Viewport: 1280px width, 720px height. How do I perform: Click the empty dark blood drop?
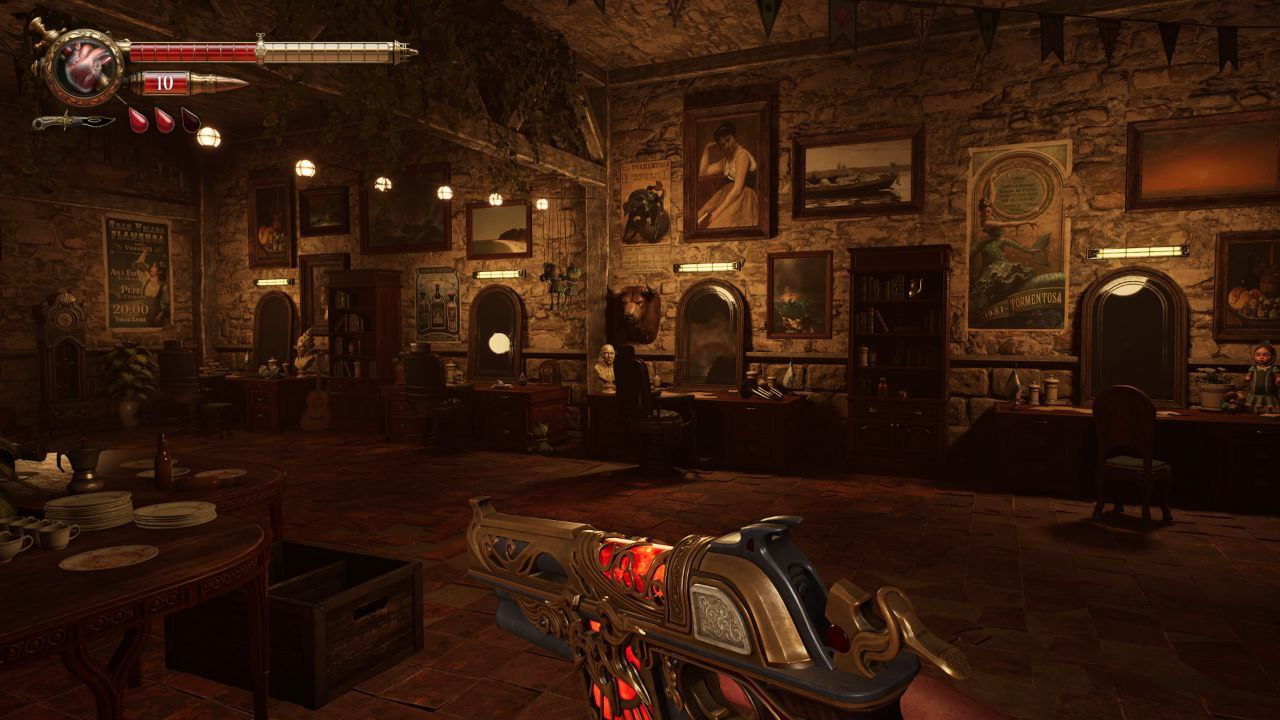click(x=190, y=120)
